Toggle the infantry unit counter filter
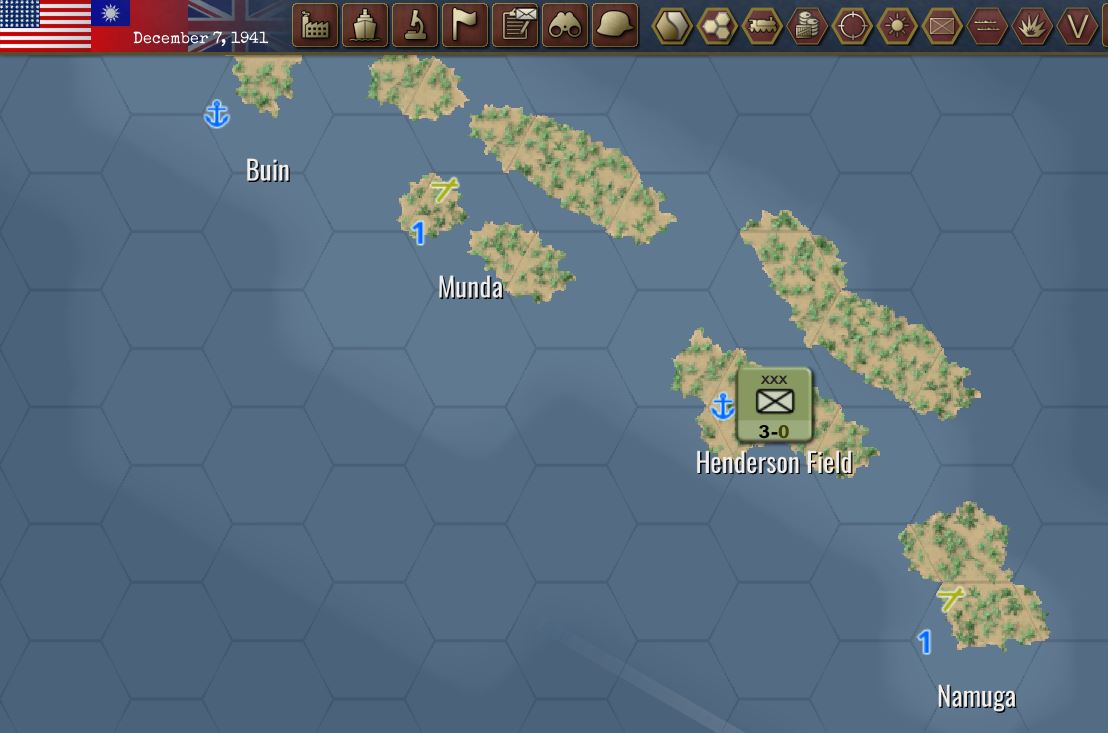This screenshot has width=1108, height=733. point(942,26)
